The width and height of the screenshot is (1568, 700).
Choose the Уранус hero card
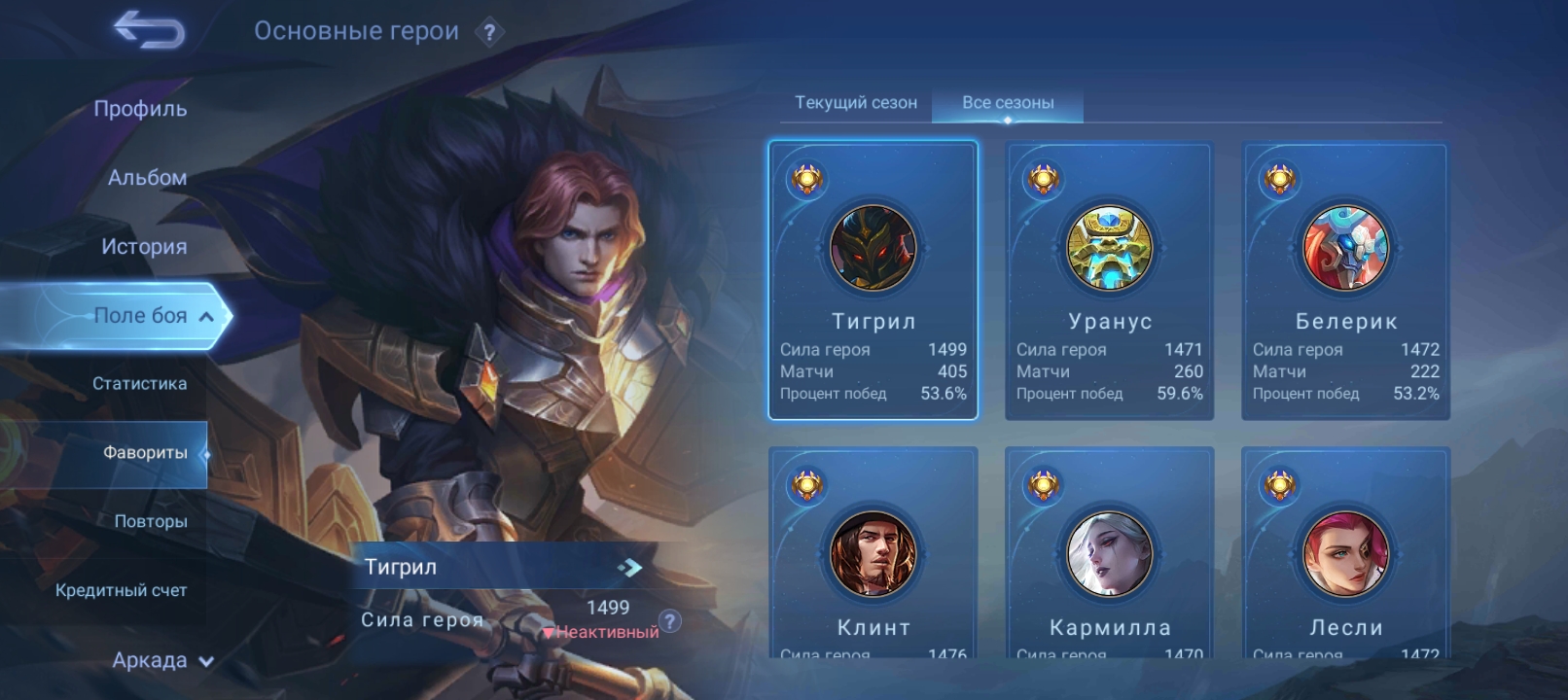1109,281
